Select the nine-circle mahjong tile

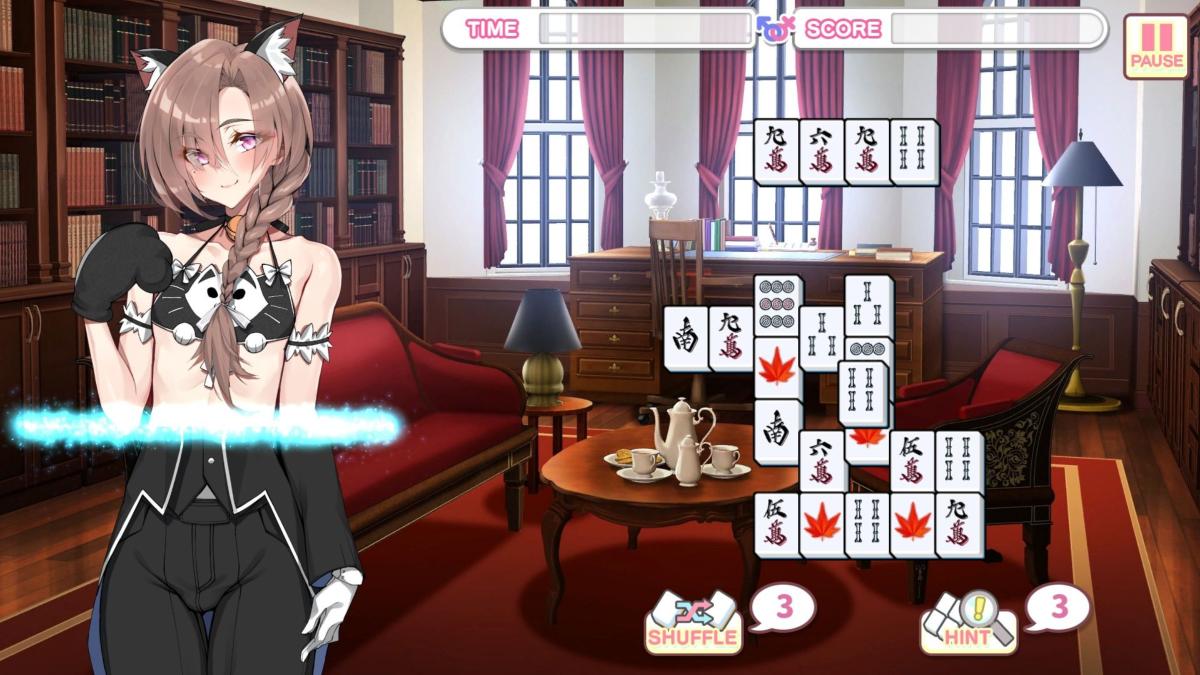tap(778, 303)
